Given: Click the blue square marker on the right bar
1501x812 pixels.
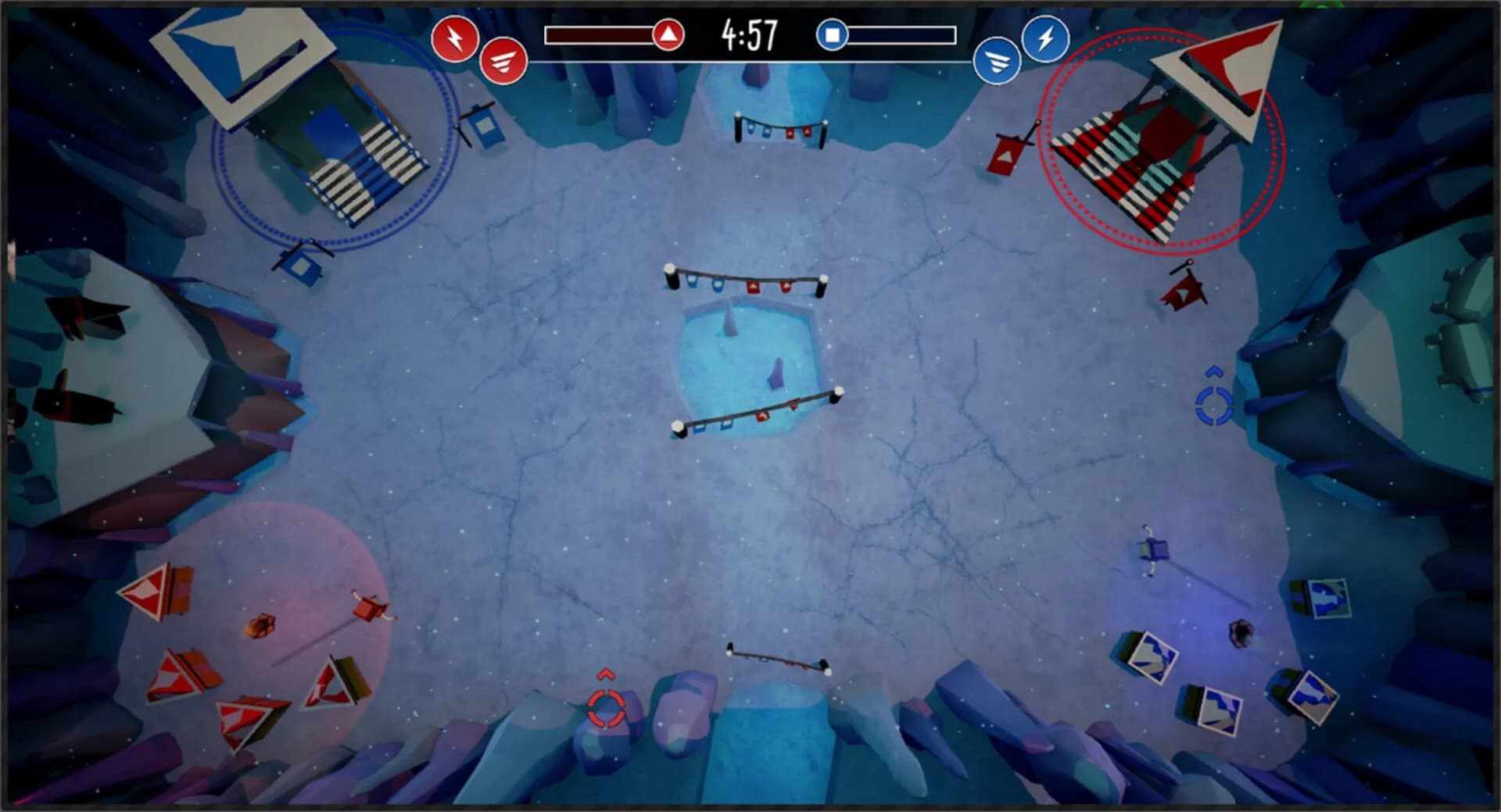Looking at the screenshot, I should 832,33.
